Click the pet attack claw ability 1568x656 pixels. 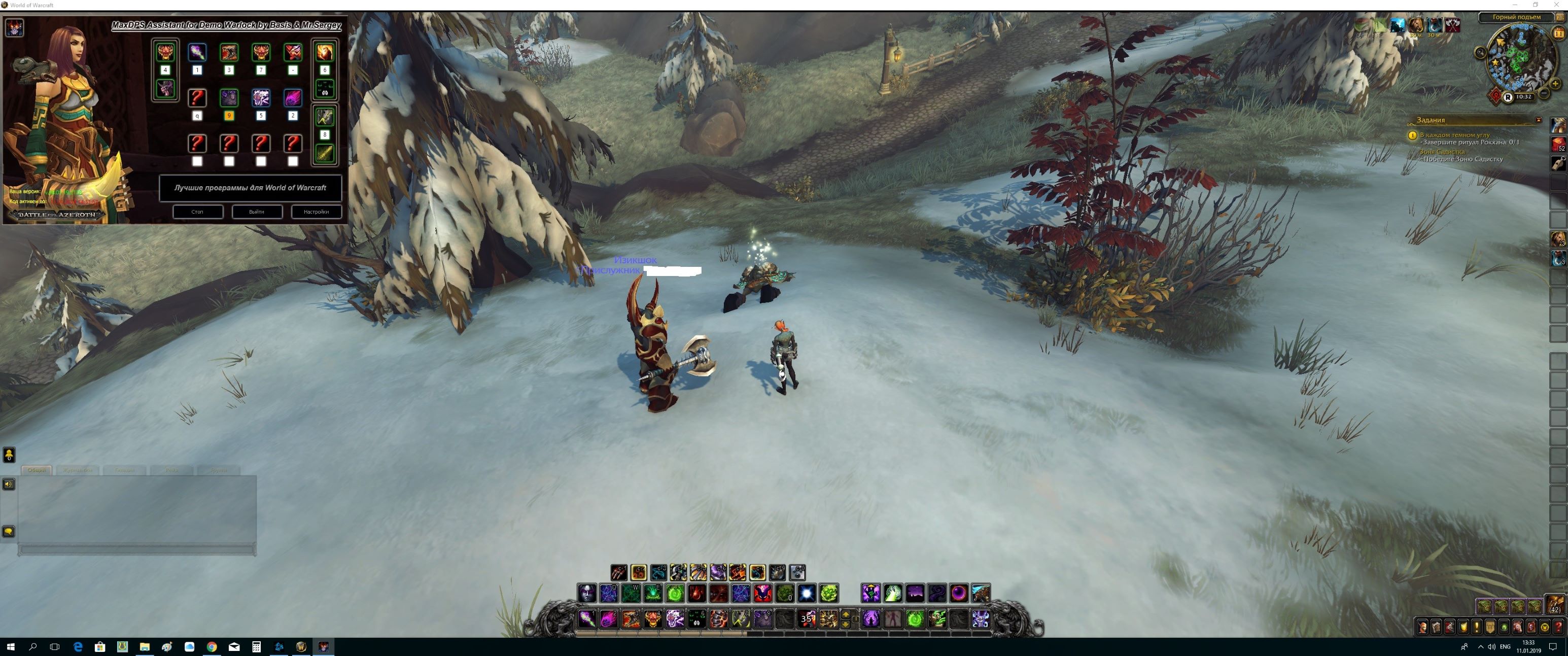click(618, 573)
